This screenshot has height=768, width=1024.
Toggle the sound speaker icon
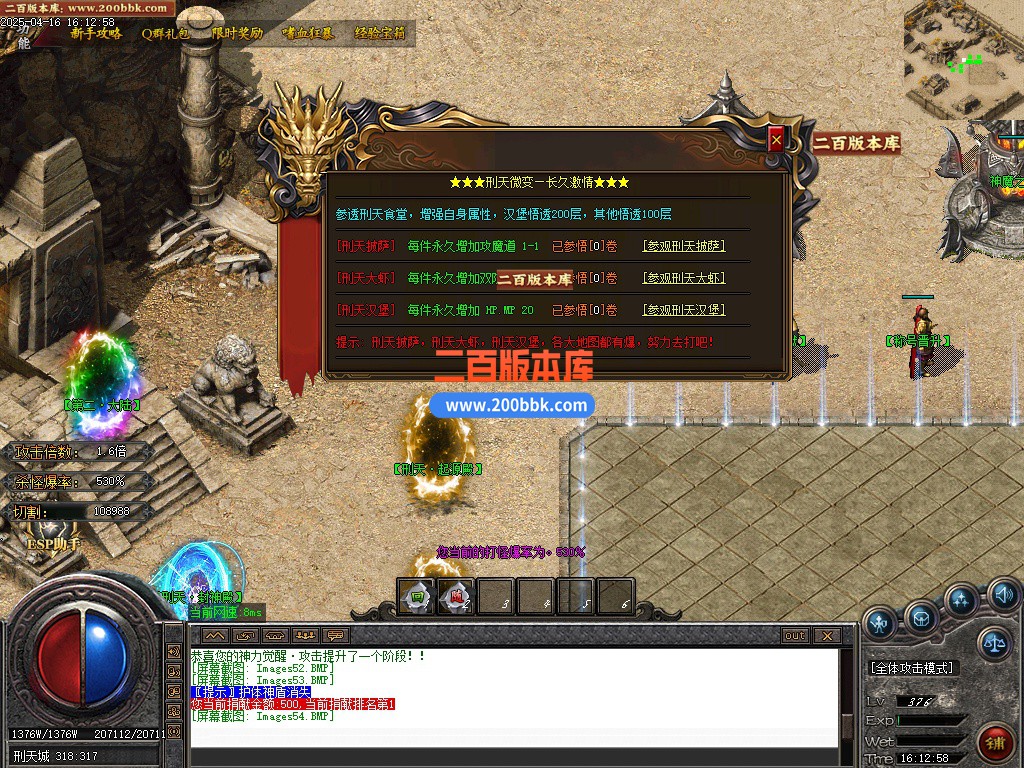pos(1003,597)
